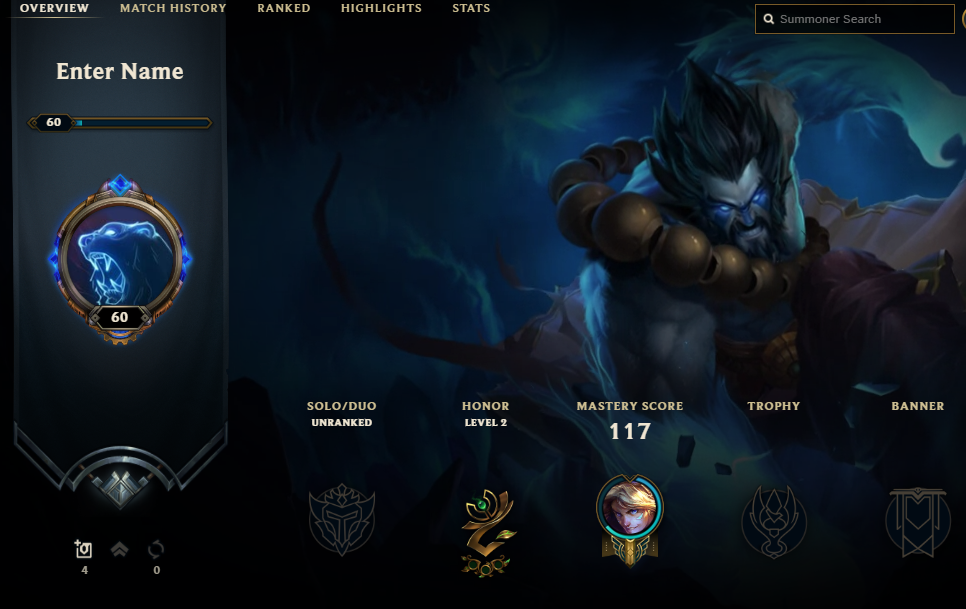This screenshot has width=966, height=609.
Task: Click the double chevron boost icon
Action: click(119, 549)
